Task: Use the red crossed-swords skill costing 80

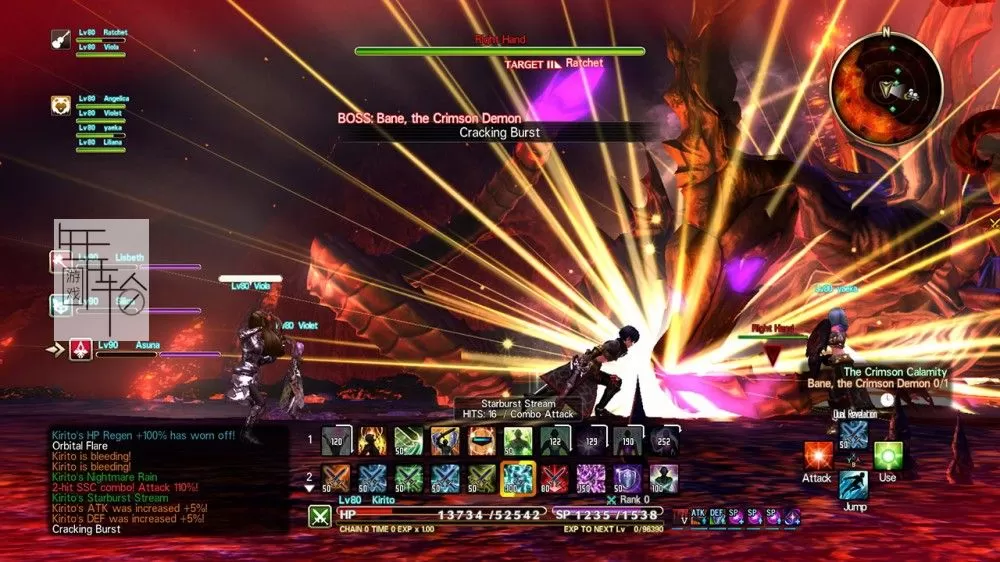Action: click(554, 478)
